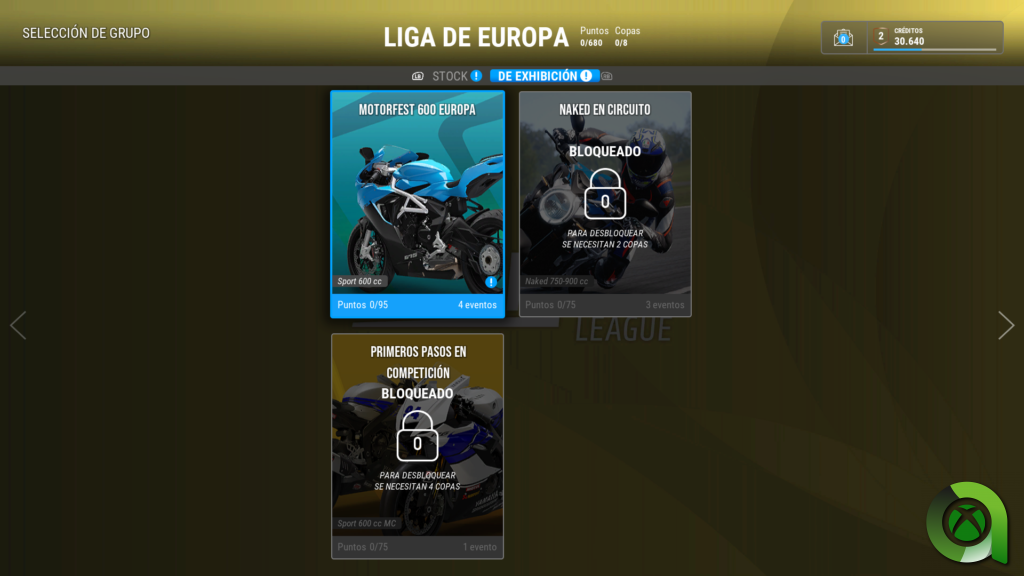Screen dimensions: 1024x576
Task: Select the locked Primeros Pasos en Competición card
Action: [417, 446]
